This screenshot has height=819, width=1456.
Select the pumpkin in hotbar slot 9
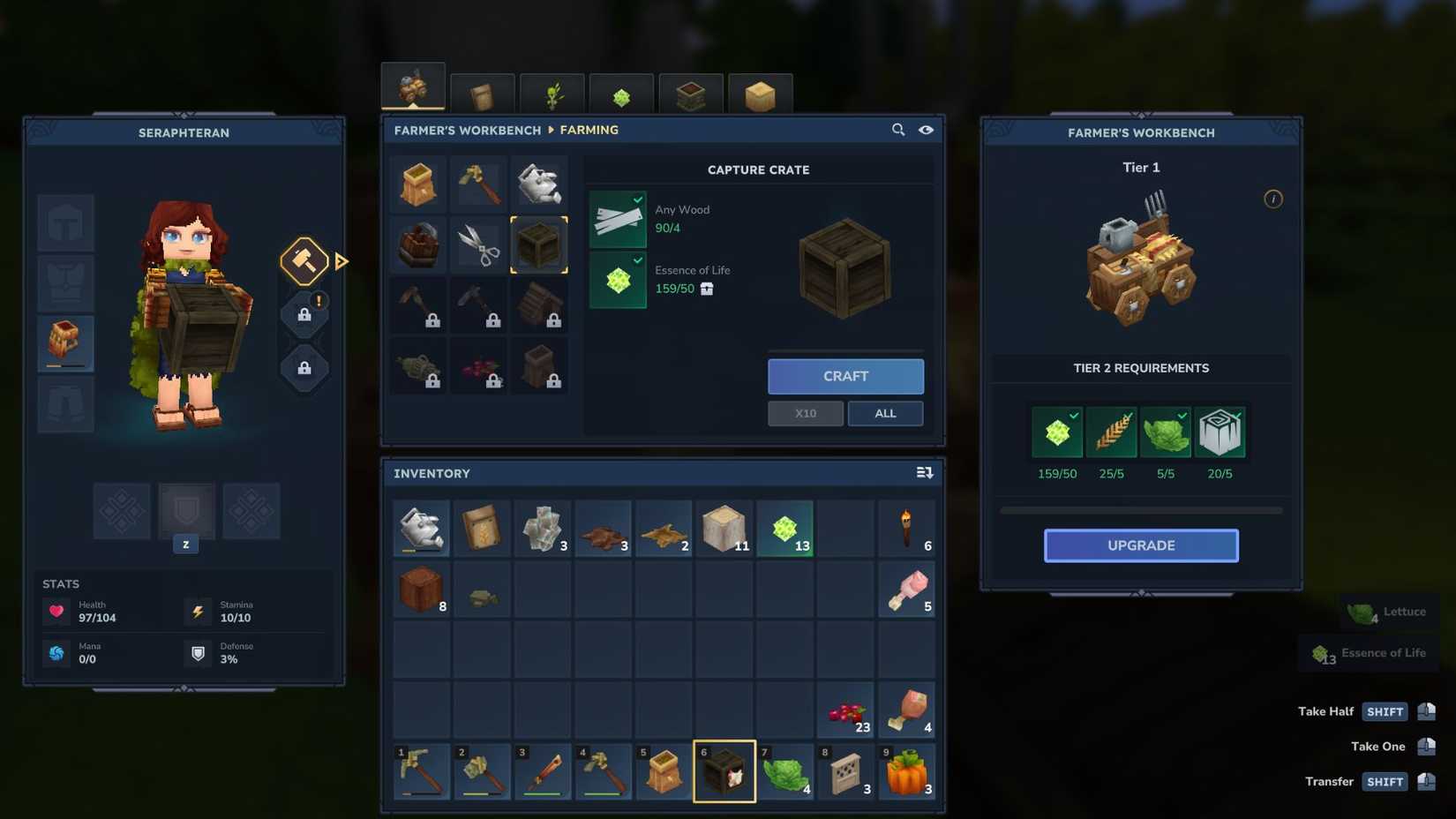click(x=906, y=772)
